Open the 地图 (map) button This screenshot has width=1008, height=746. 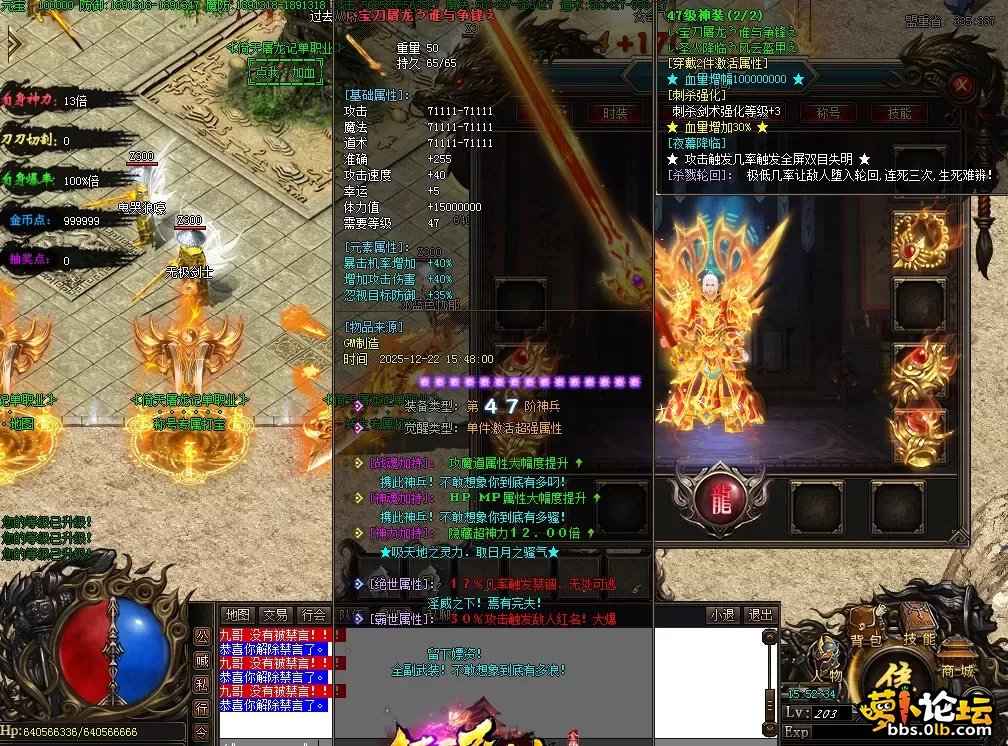click(237, 614)
